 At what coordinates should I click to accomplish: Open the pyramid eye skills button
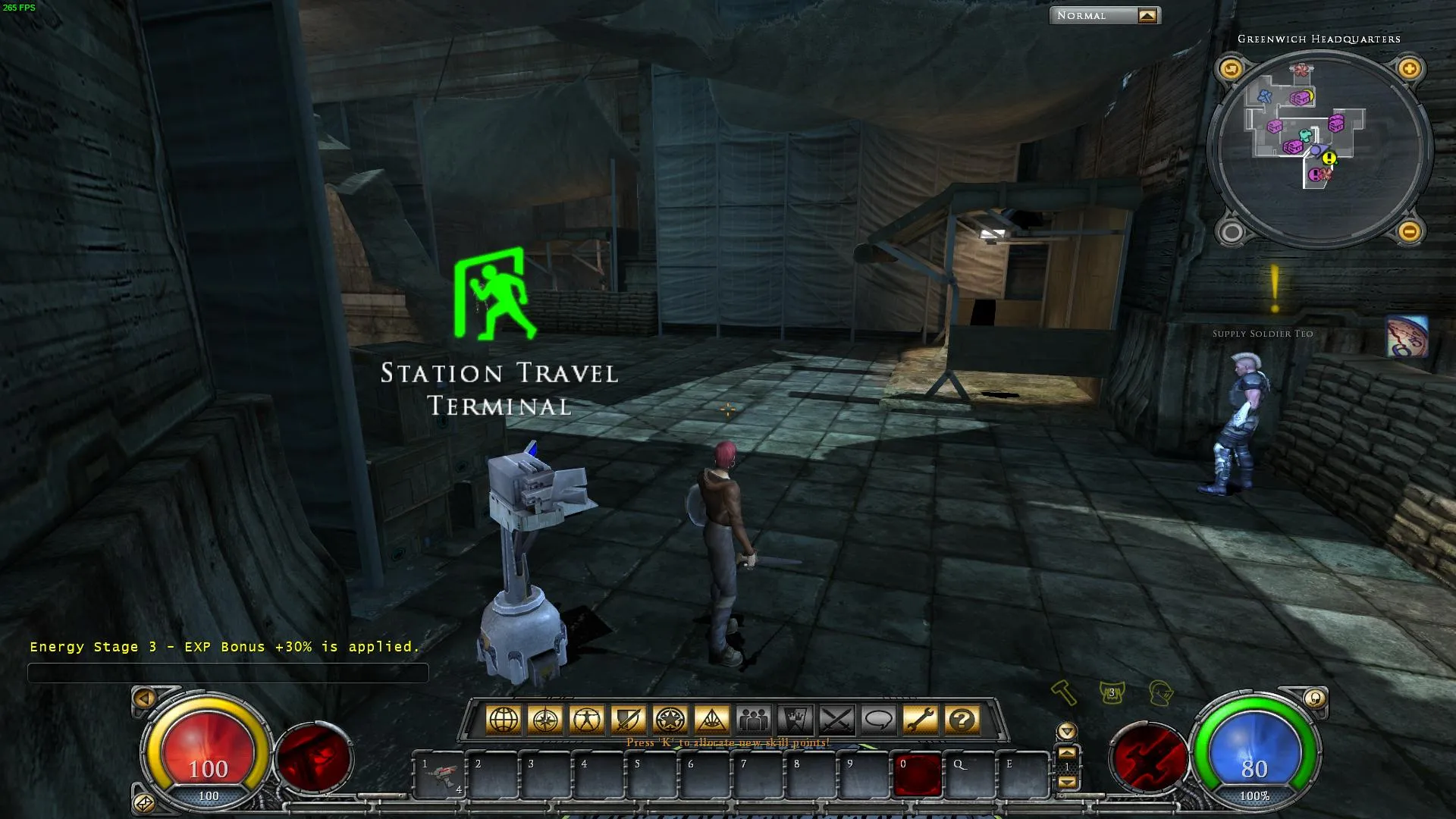point(711,720)
